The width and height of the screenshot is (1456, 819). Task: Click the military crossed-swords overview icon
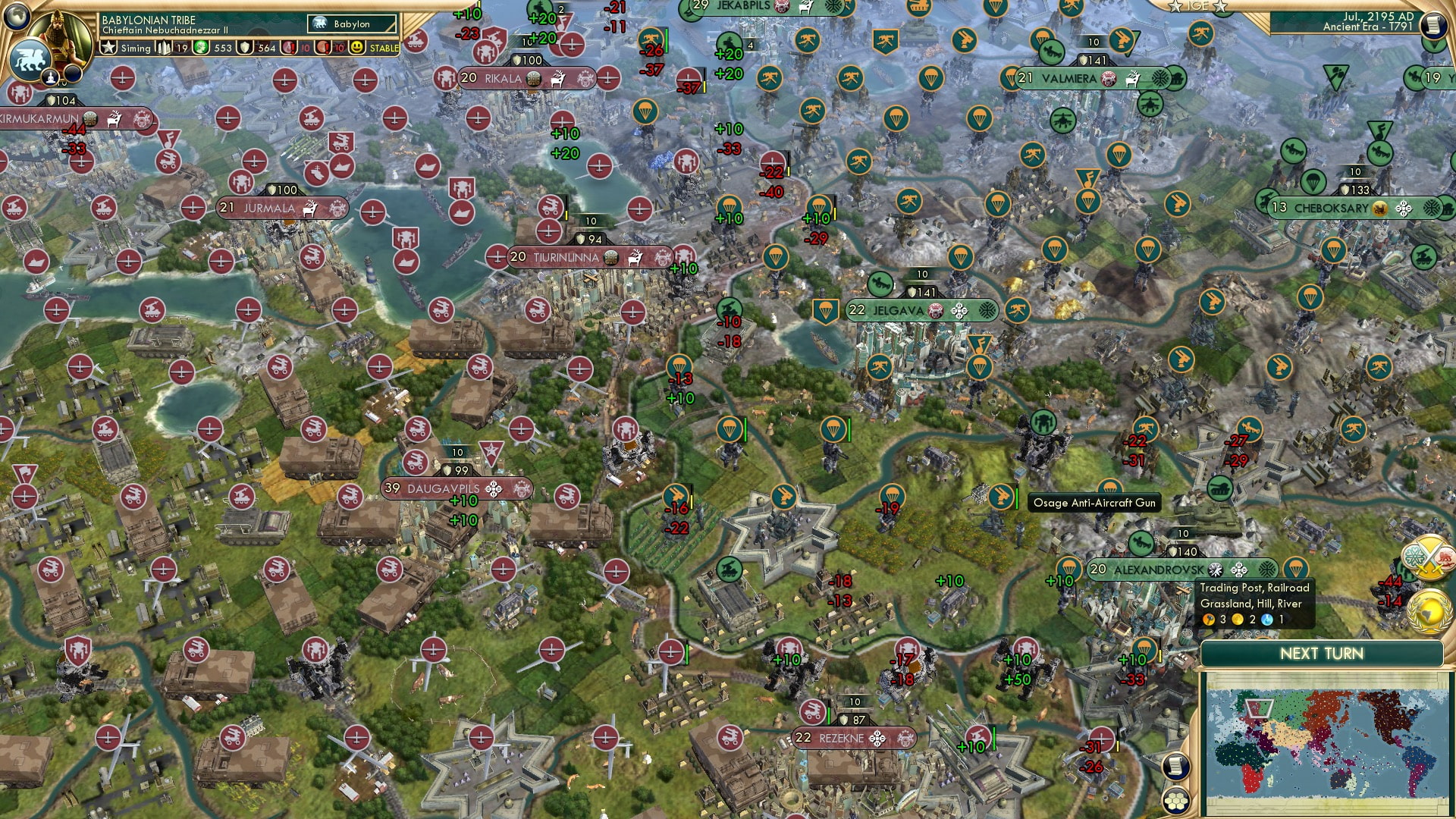tap(1429, 556)
